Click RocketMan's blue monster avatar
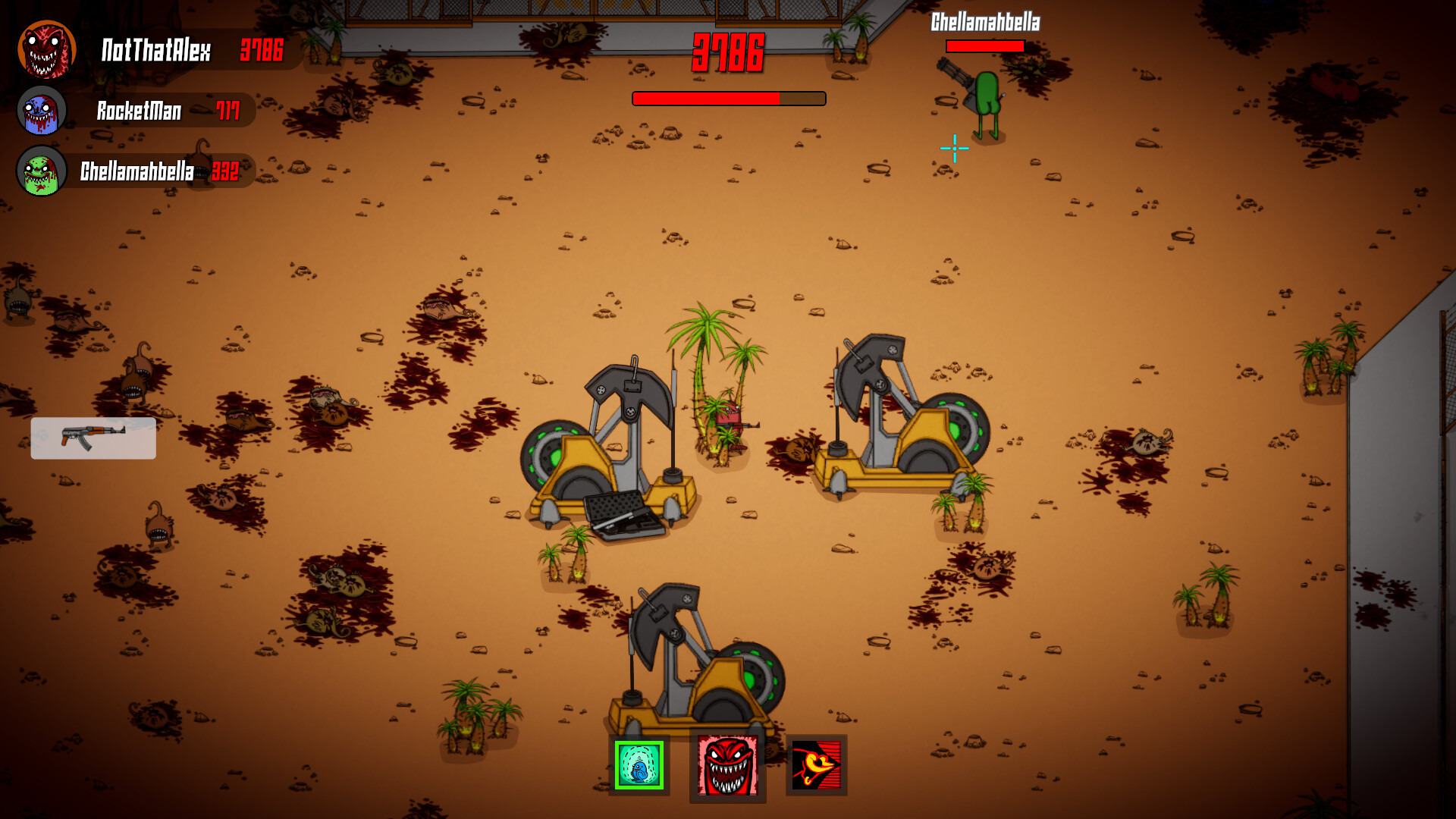The image size is (1456, 819). (x=42, y=110)
